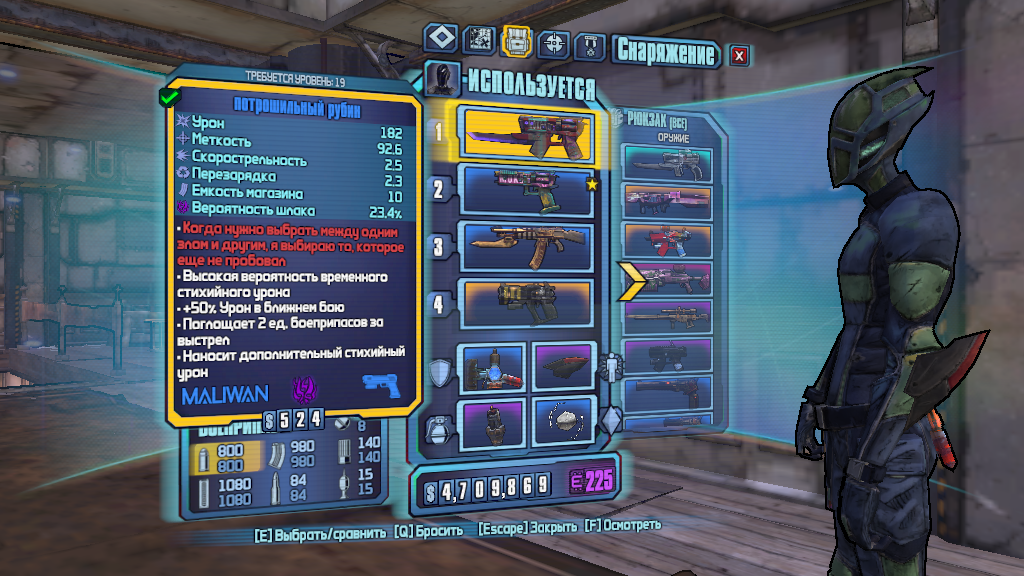Select the equipped shield item
The image size is (1024, 576).
[x=493, y=368]
